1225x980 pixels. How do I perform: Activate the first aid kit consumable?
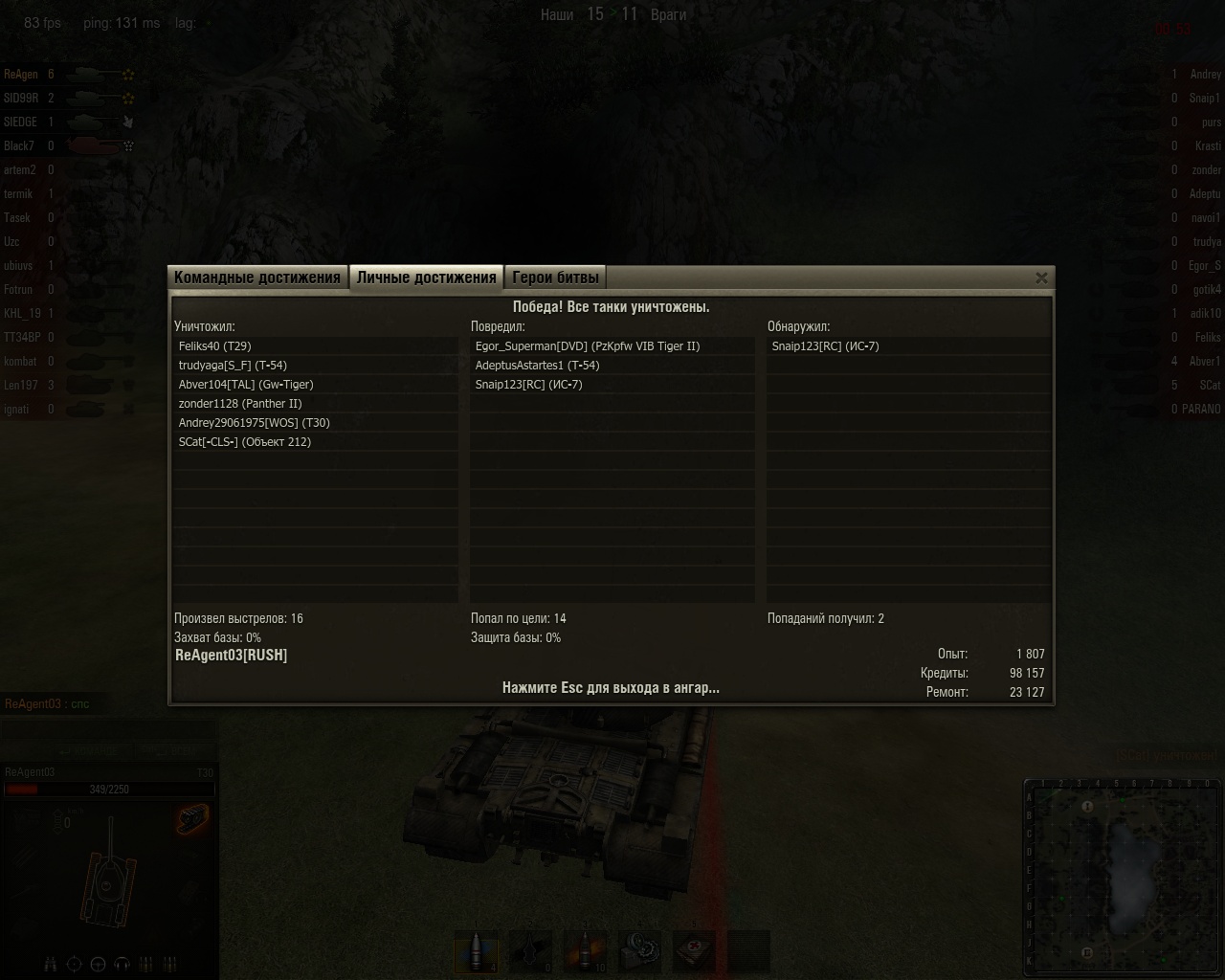coord(694,952)
